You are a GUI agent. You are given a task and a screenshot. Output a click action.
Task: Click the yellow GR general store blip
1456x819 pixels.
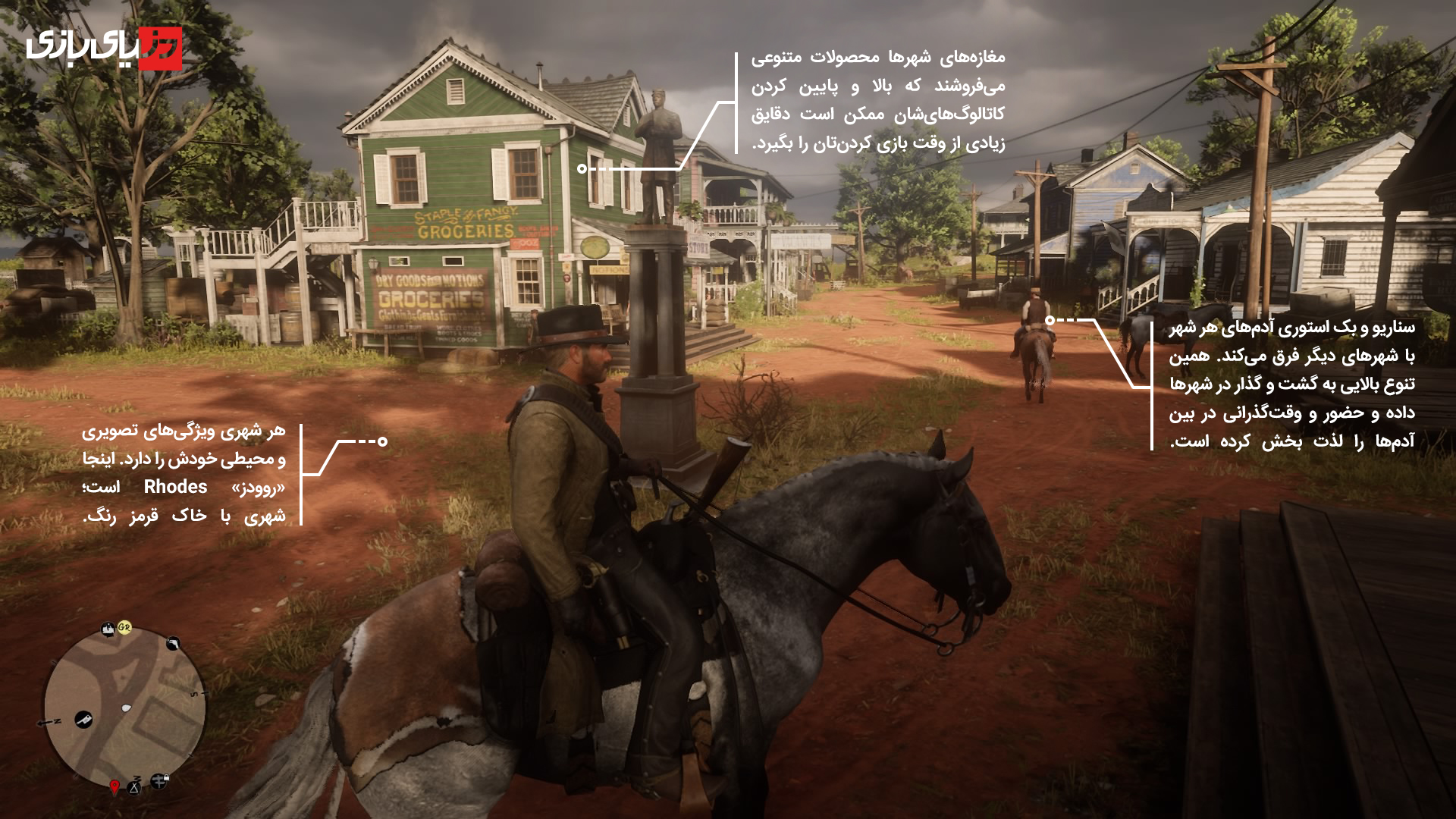tap(124, 628)
